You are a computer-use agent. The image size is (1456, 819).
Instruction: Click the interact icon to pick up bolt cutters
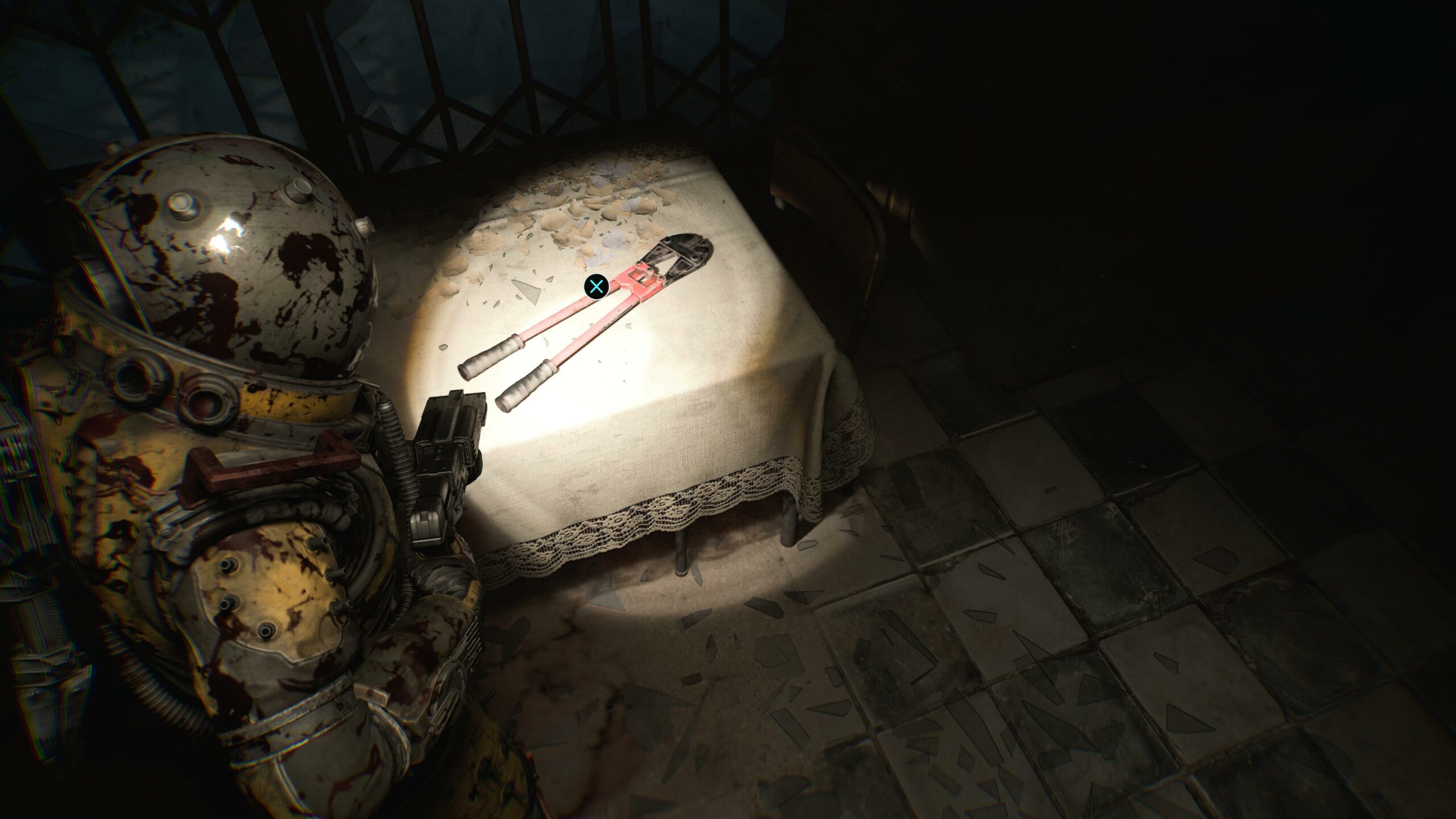click(x=597, y=287)
